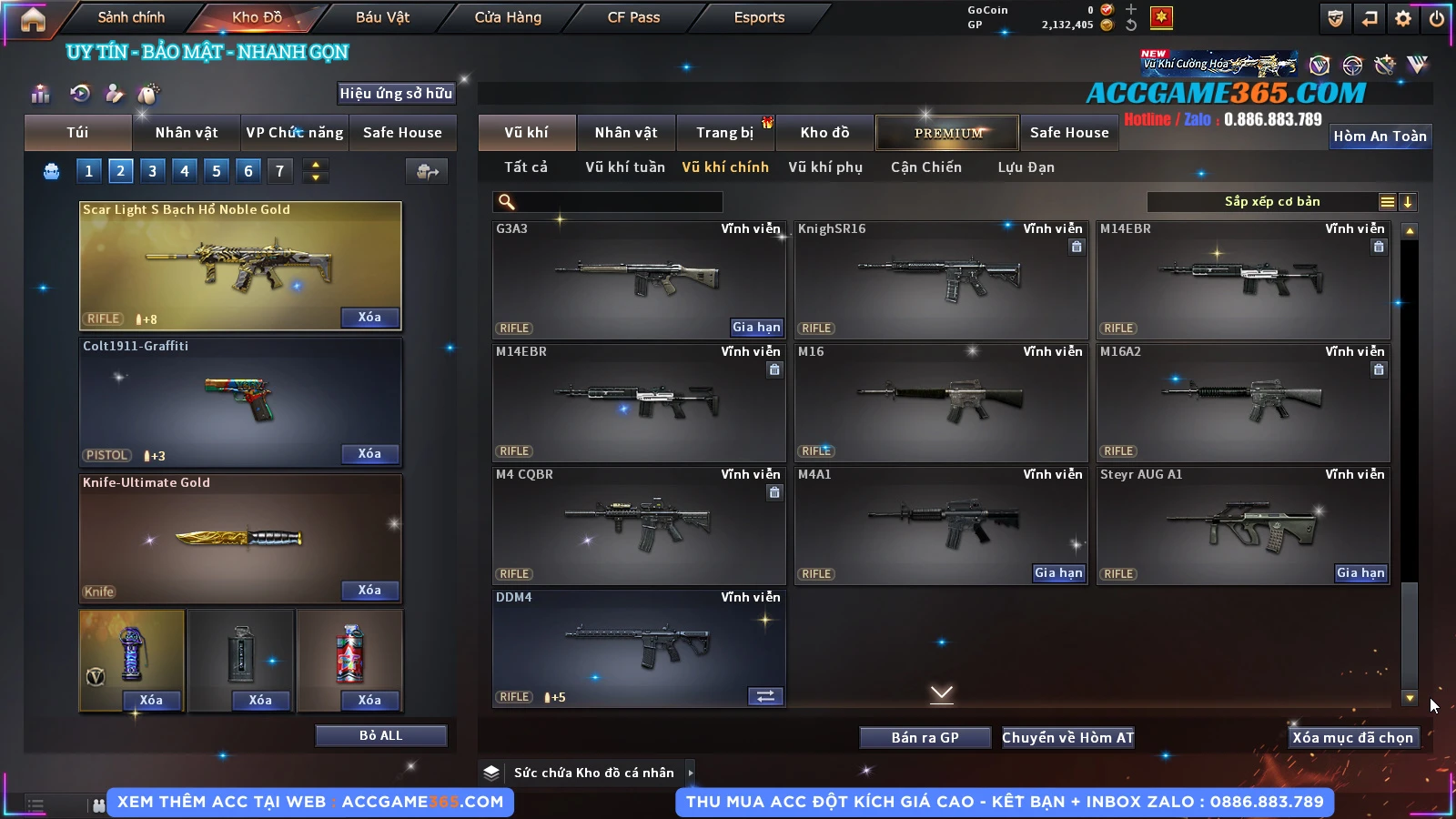
Task: Choose the DDM4 rifle card
Action: pos(638,648)
